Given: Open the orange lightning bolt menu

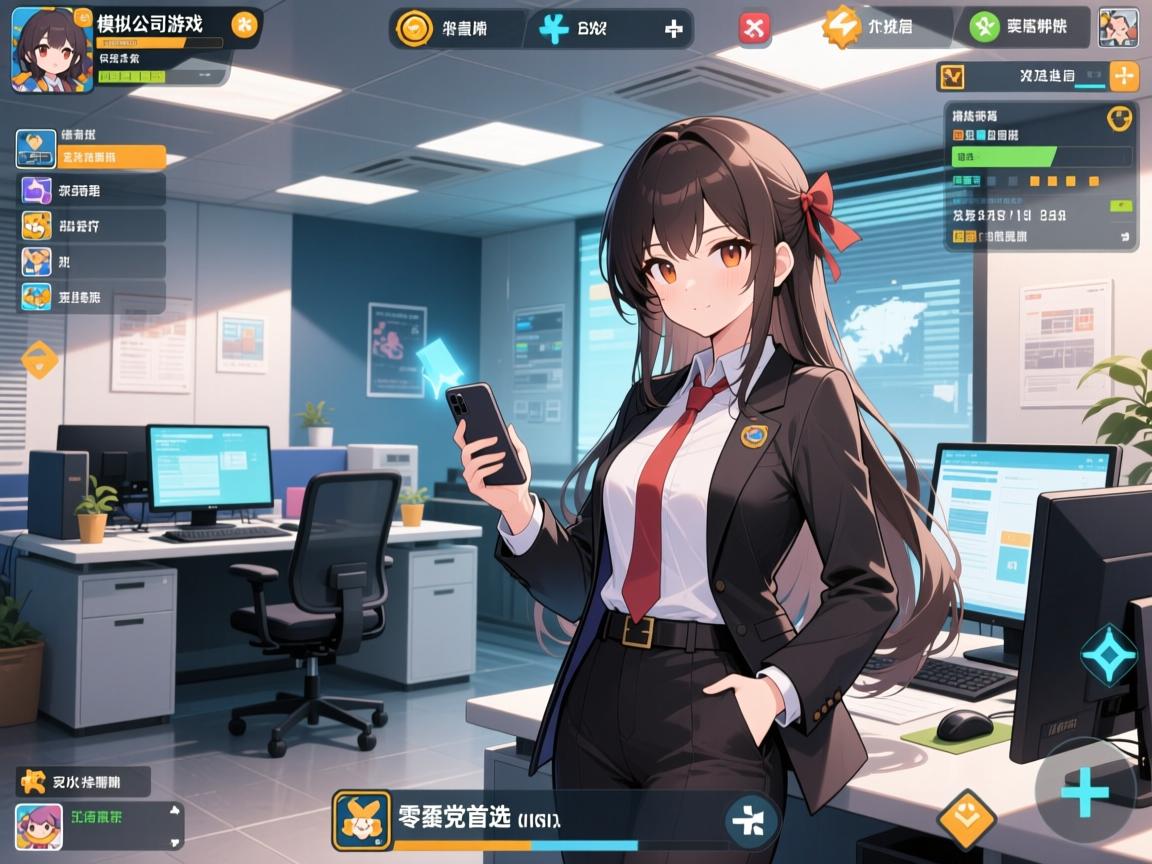Looking at the screenshot, I should [x=842, y=27].
